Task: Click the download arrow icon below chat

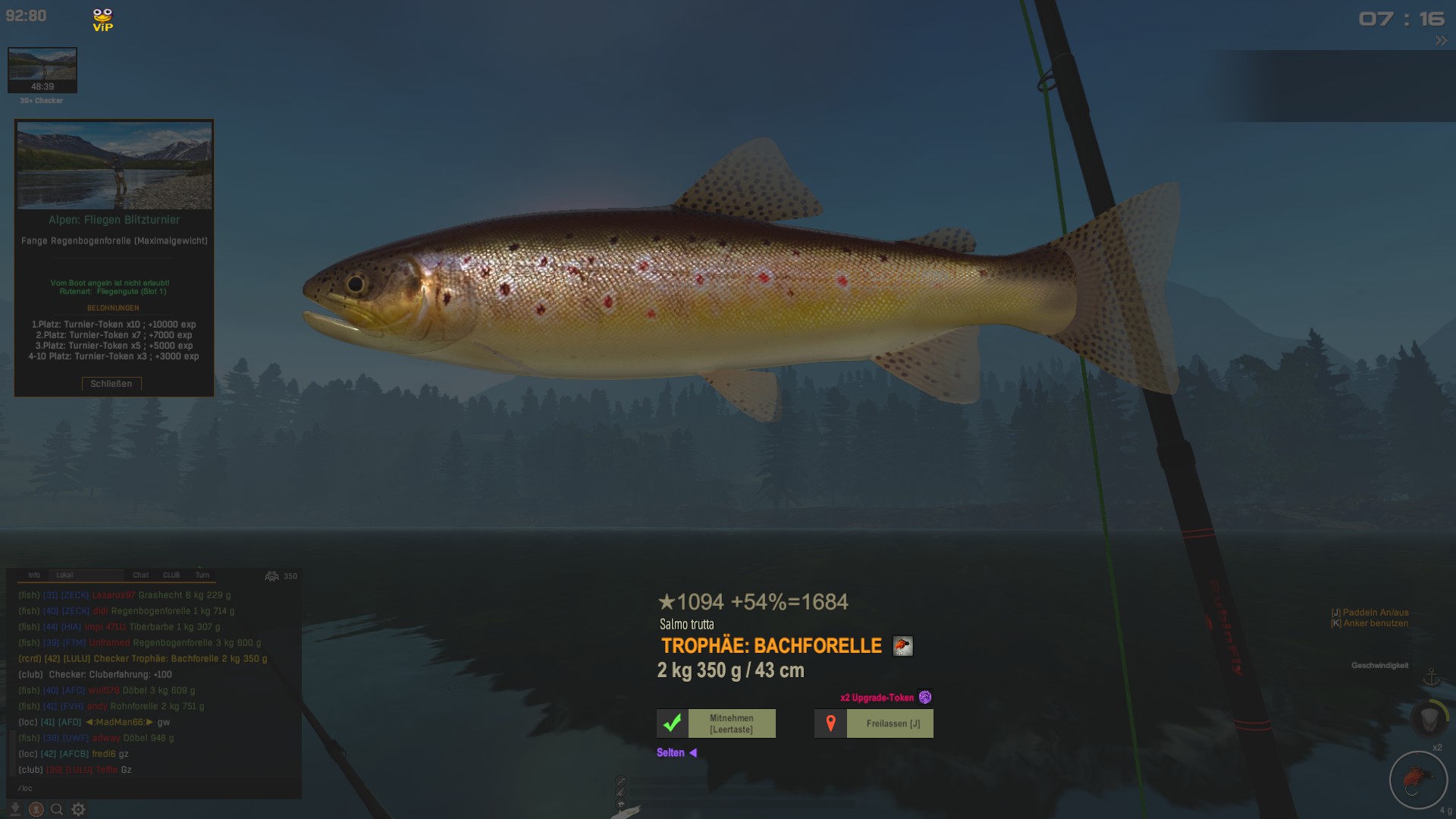Action: (x=14, y=809)
